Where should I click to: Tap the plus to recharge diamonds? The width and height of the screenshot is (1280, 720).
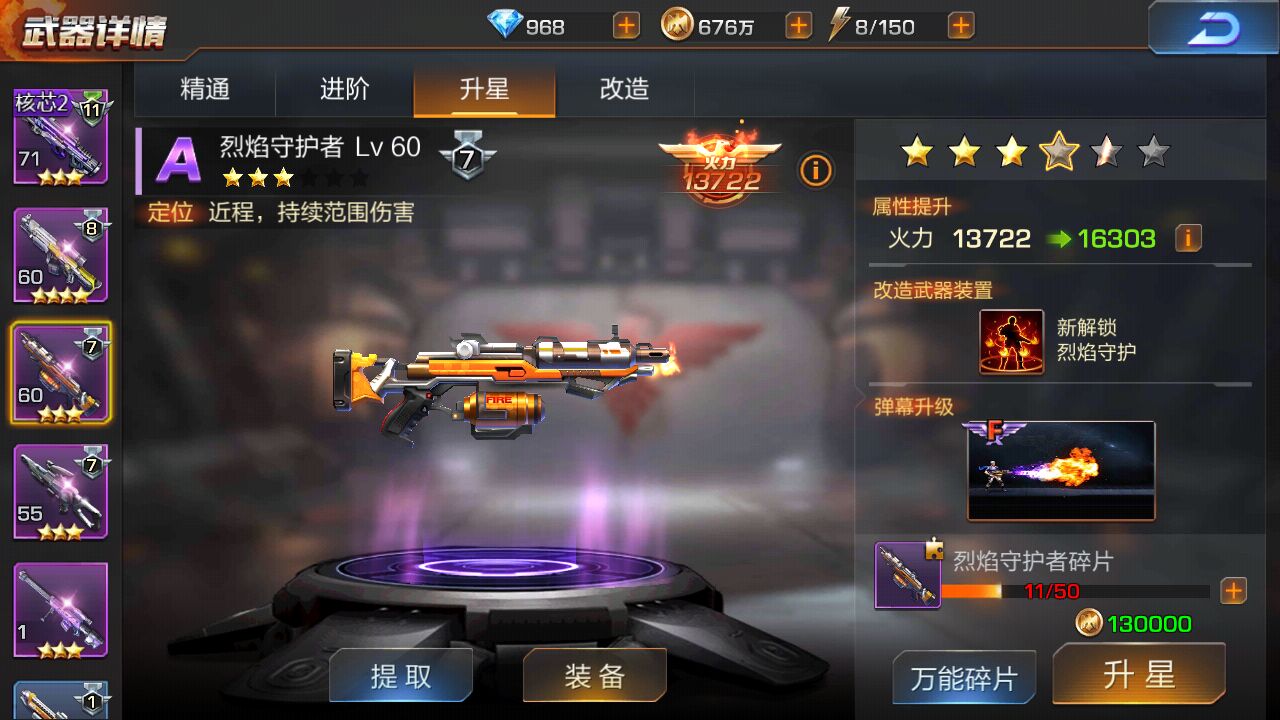(625, 26)
